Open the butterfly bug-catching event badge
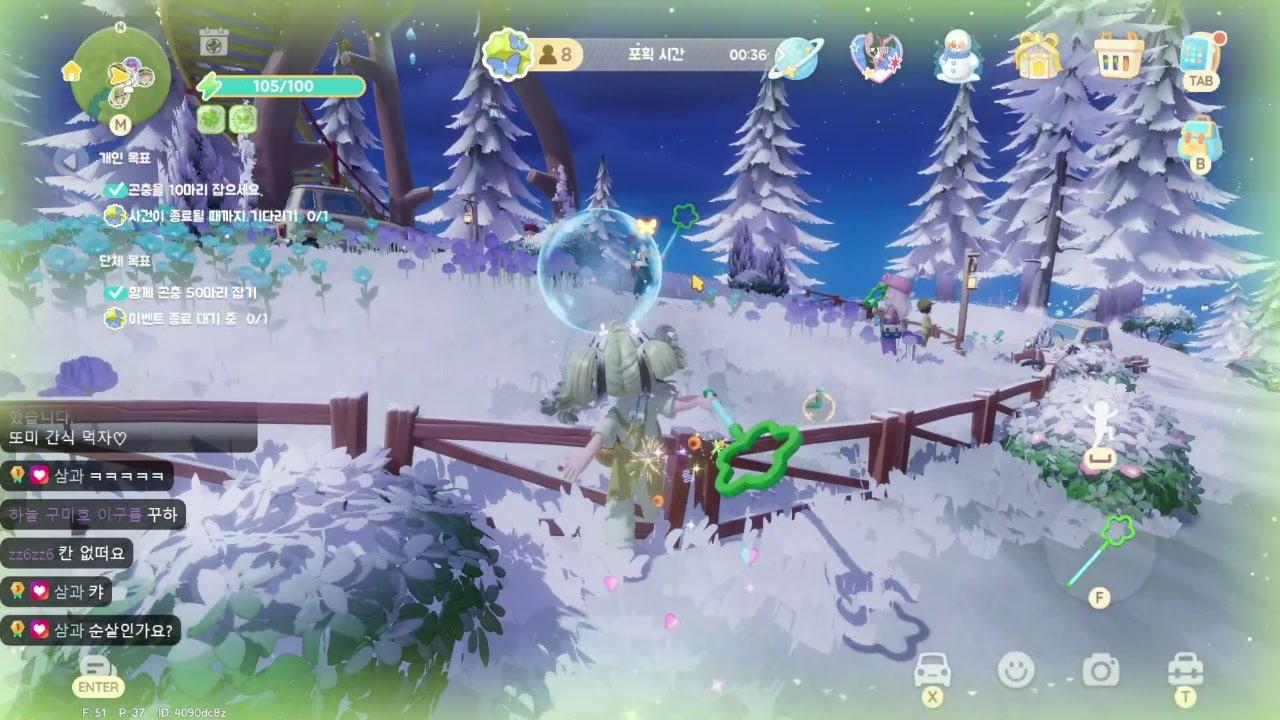The height and width of the screenshot is (720, 1280). 506,54
